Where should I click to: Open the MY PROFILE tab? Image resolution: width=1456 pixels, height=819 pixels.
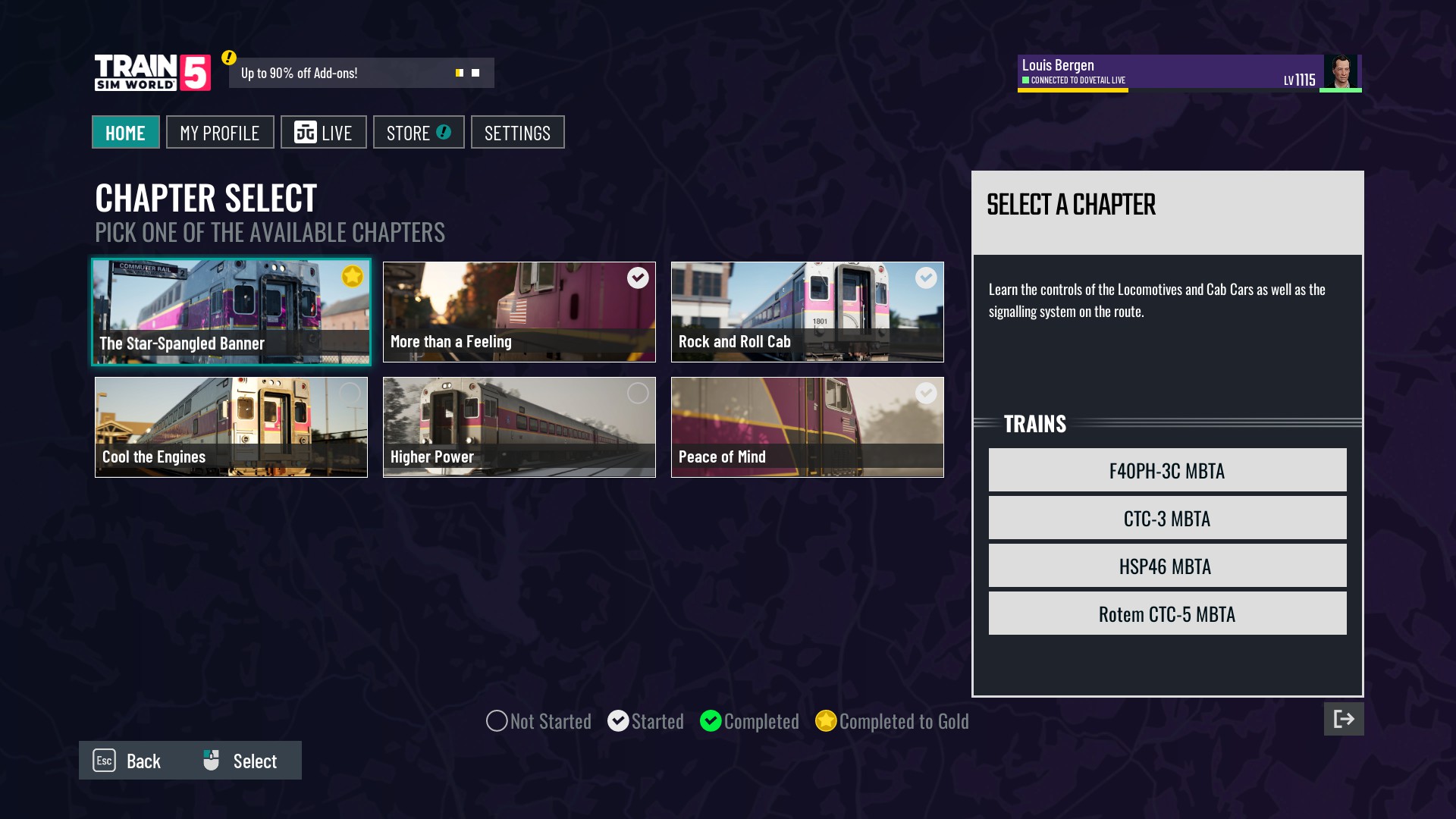[220, 133]
